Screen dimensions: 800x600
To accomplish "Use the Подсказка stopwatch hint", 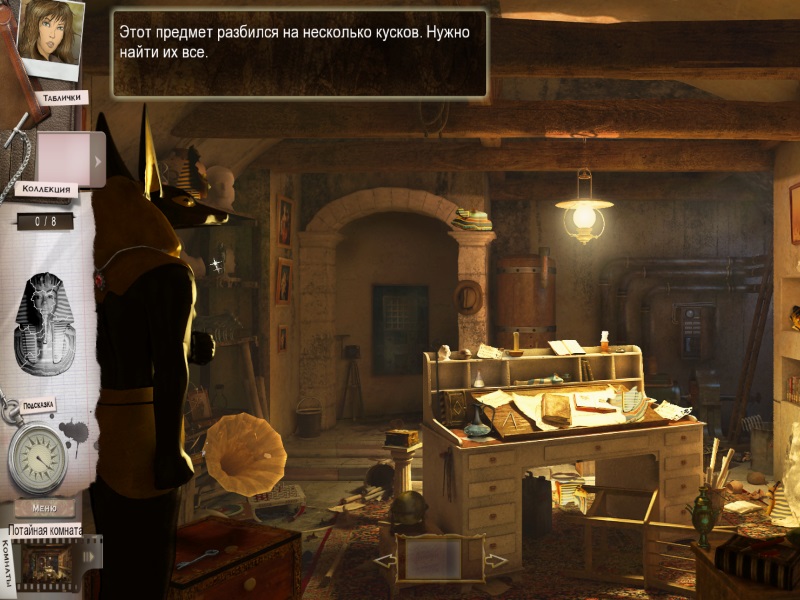I will [x=38, y=459].
